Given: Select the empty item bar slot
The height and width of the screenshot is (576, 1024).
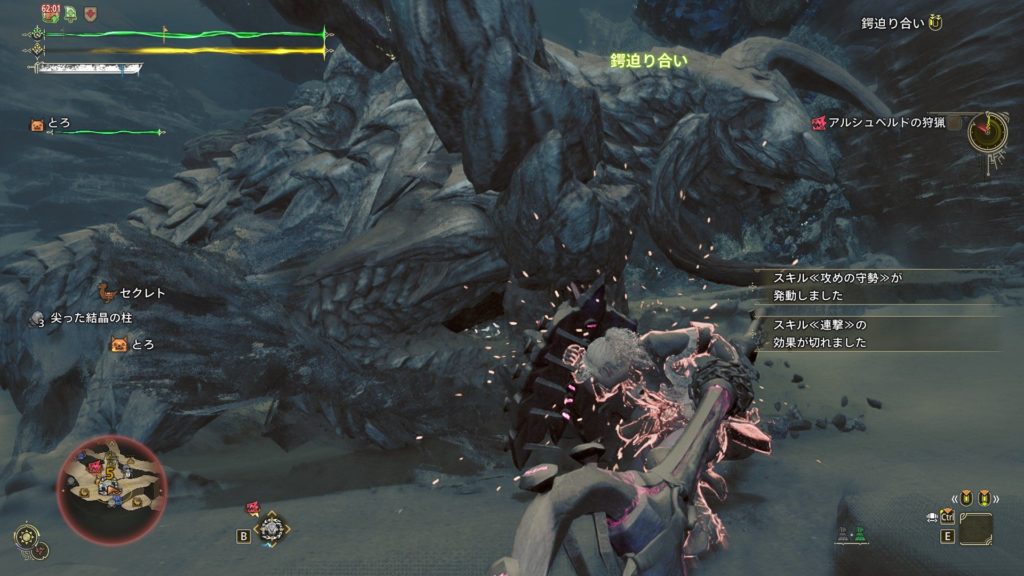Looking at the screenshot, I should (975, 528).
